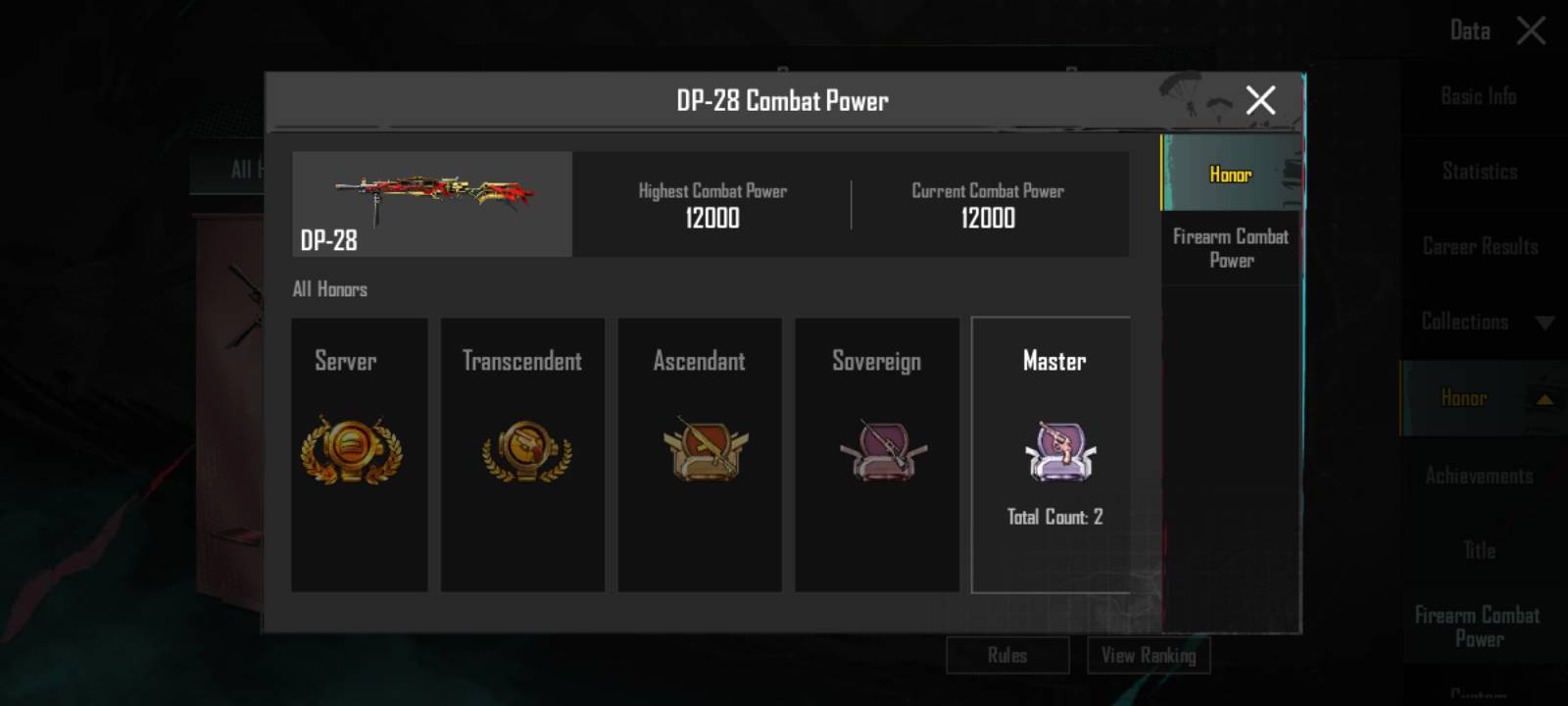Open the Basic Info section
Screen dimensions: 1568x706
[x=1478, y=96]
